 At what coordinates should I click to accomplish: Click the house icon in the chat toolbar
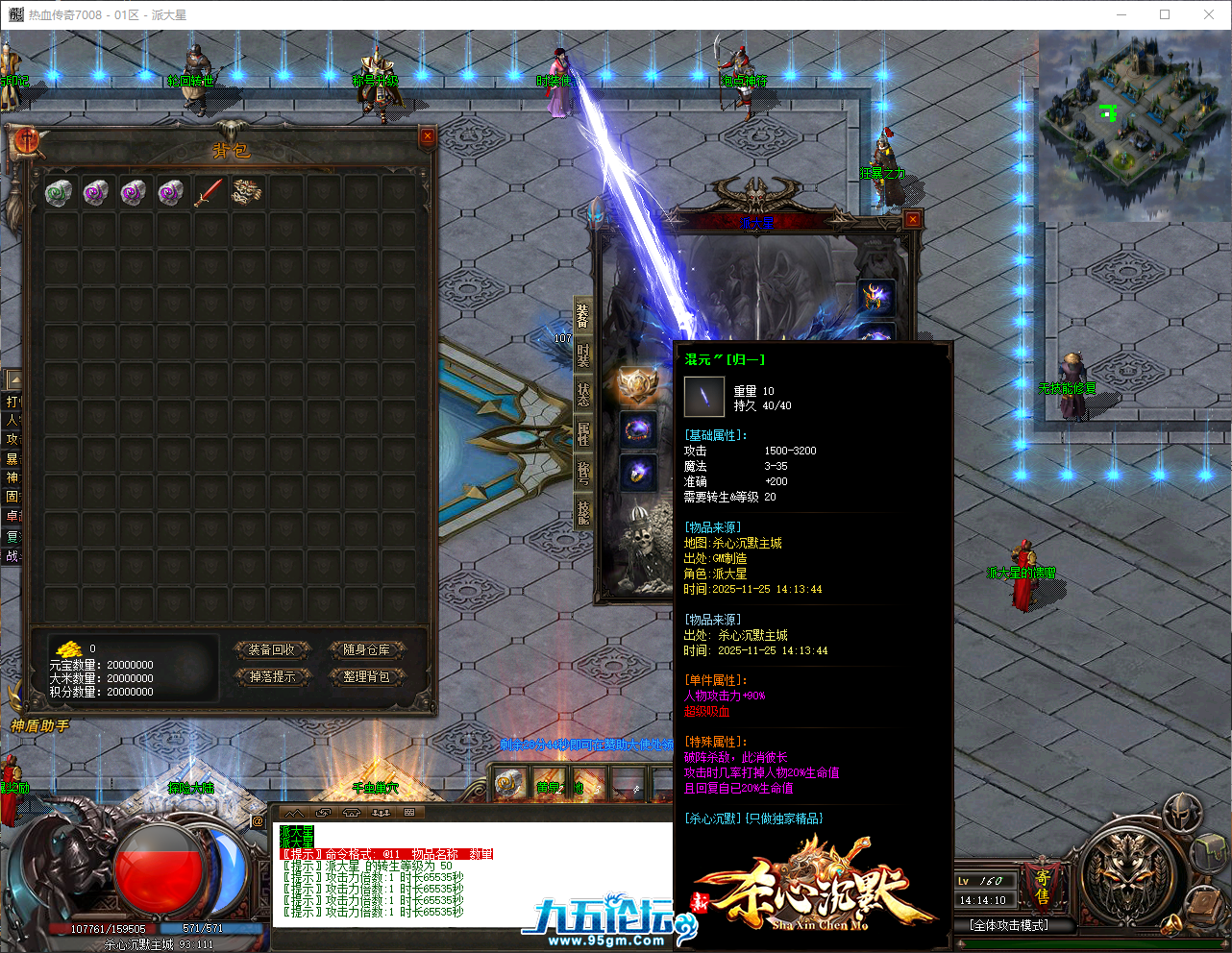351,813
